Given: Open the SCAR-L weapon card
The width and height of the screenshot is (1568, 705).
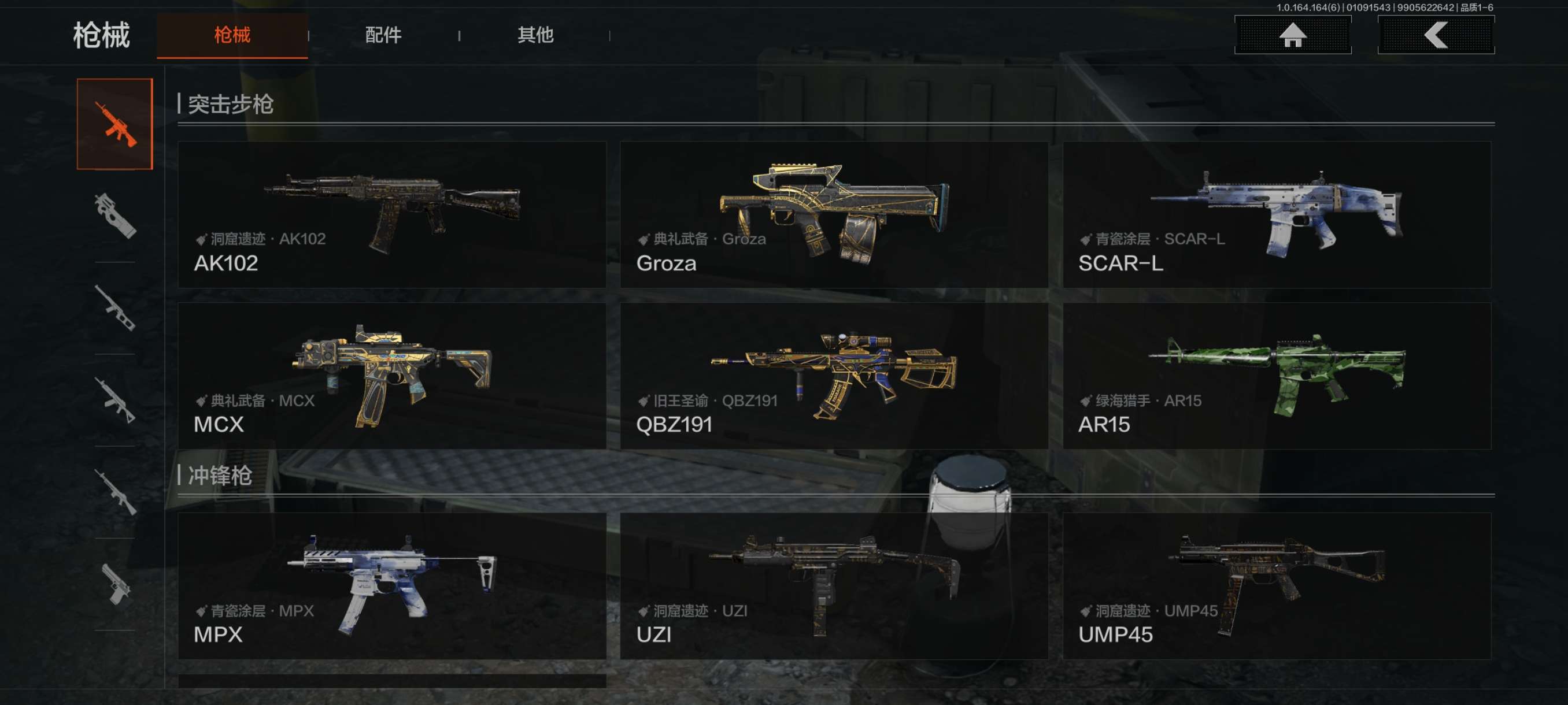Looking at the screenshot, I should (x=1277, y=215).
